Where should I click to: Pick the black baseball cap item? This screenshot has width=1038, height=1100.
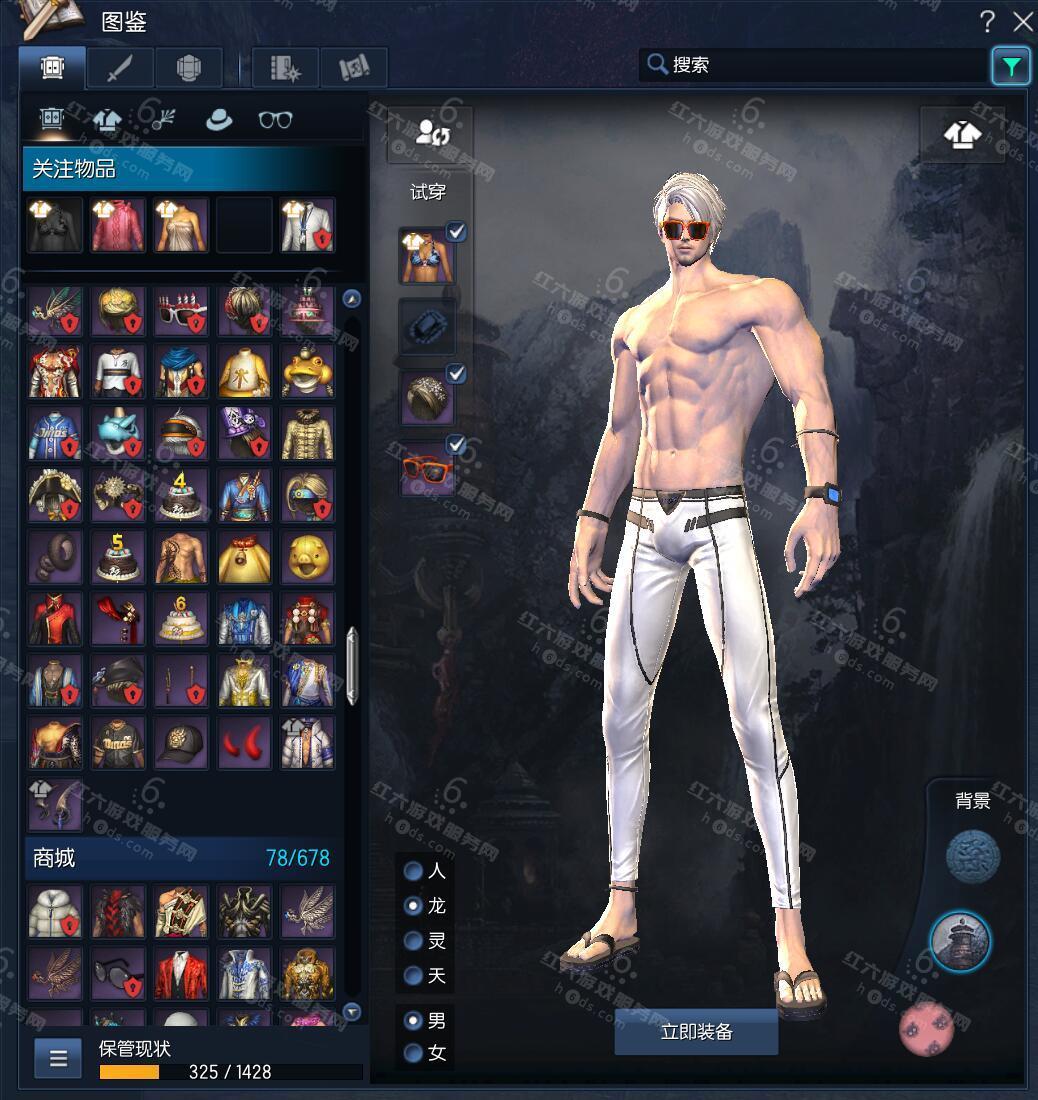[181, 741]
